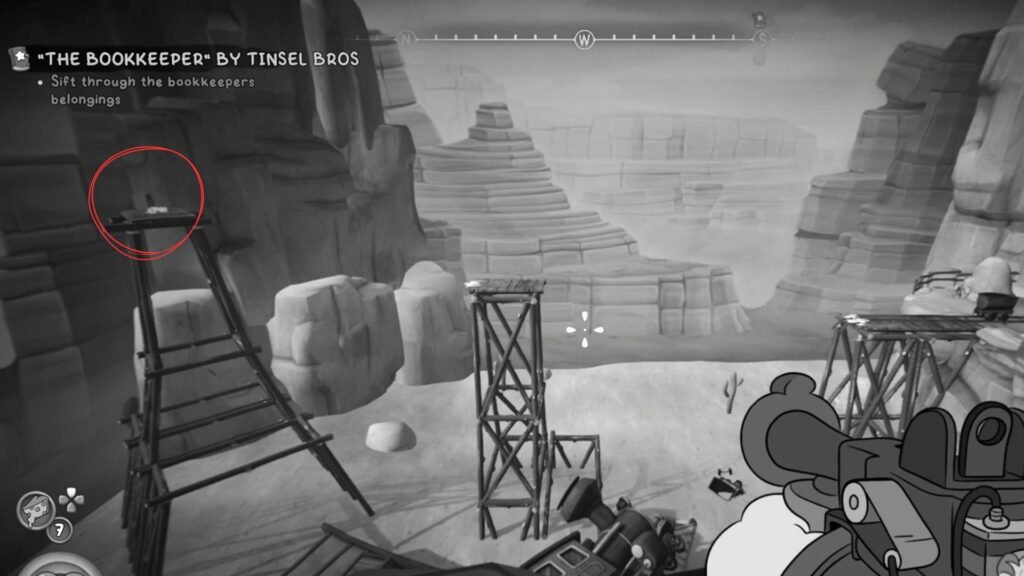Screen dimensions: 1024x576
Task: Click the quest icon beside "The Bookkeeper"
Action: [x=19, y=59]
